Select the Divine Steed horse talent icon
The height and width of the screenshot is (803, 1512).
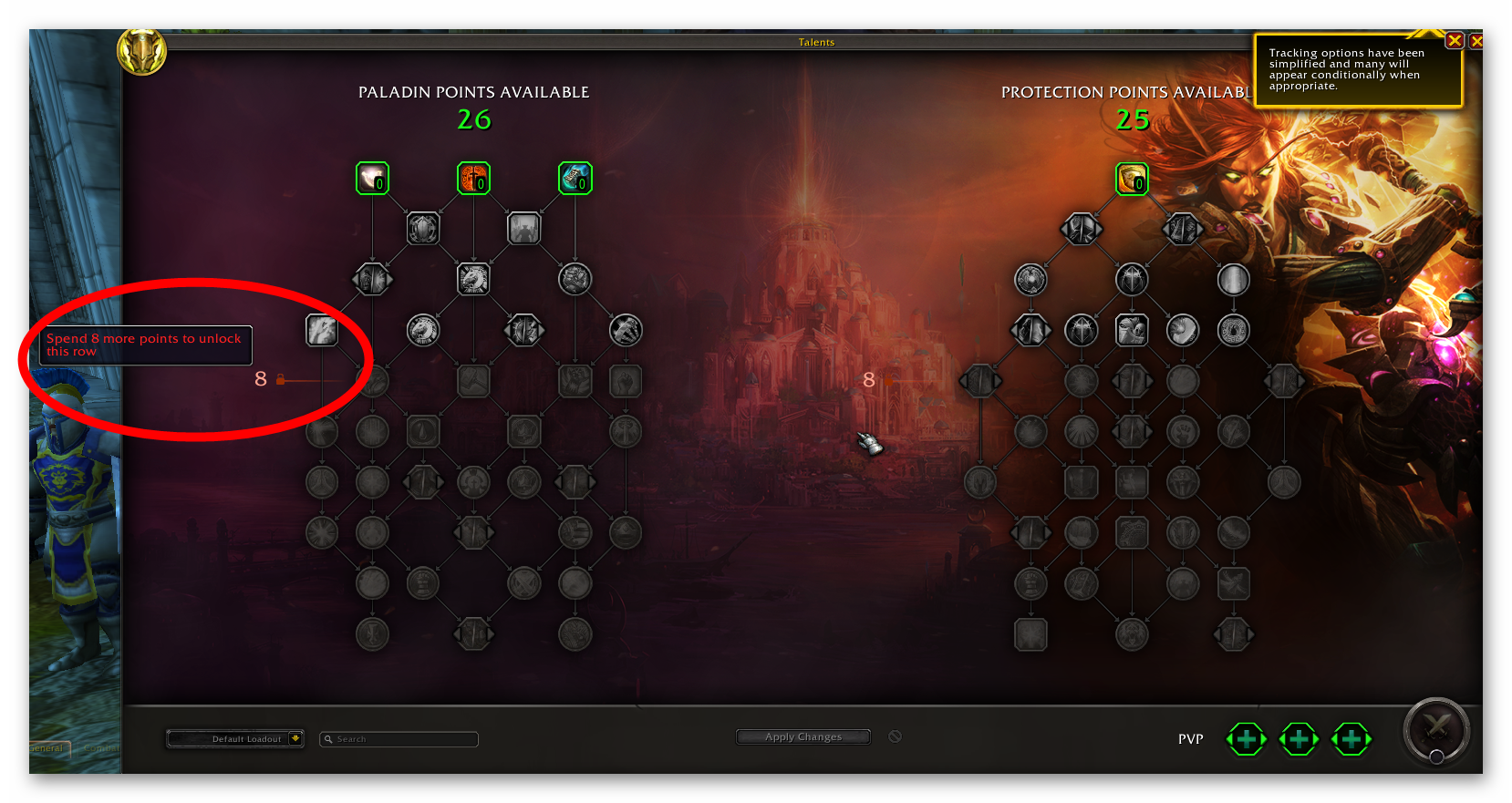(474, 280)
